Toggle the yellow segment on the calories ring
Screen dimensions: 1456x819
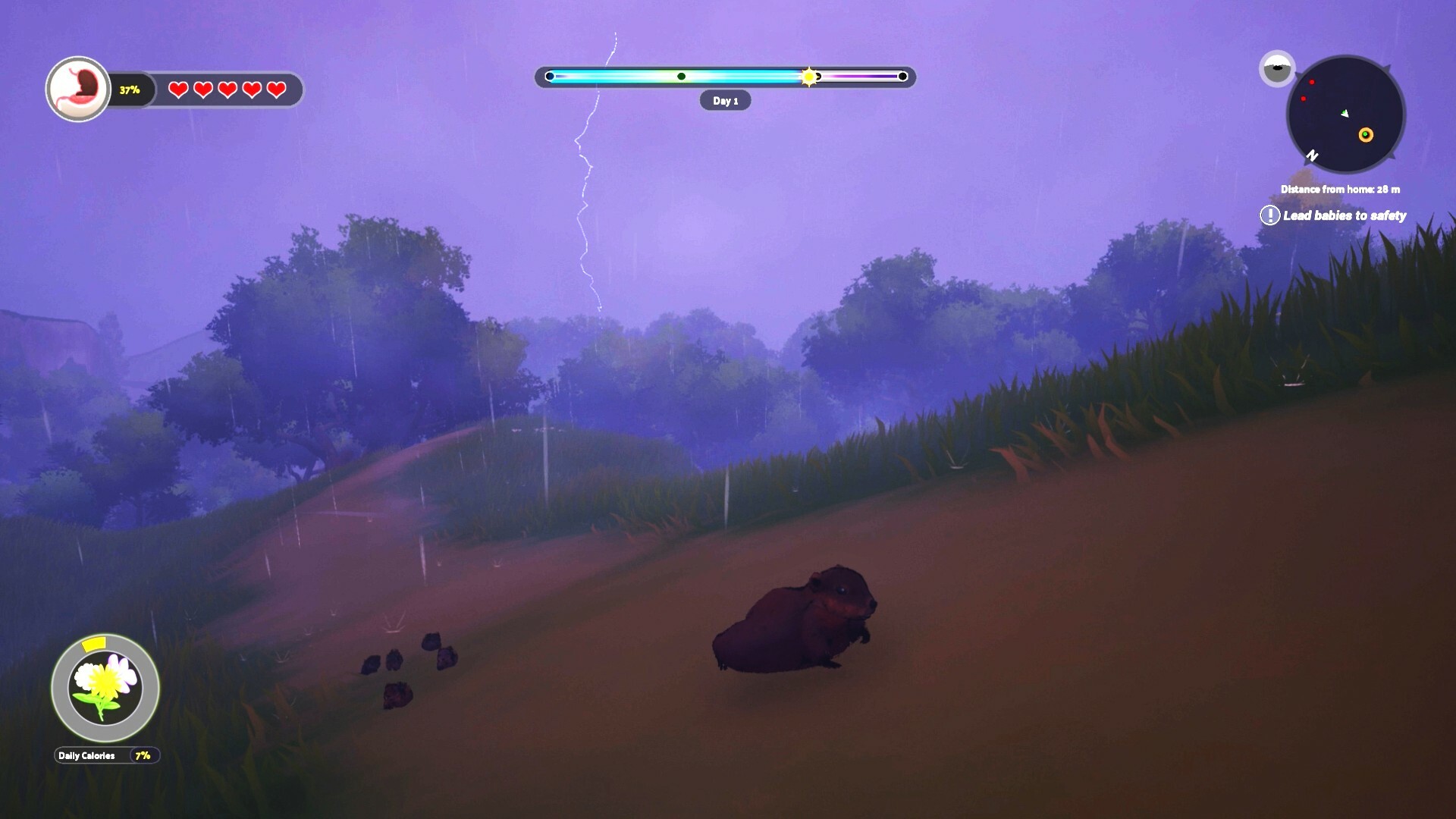pos(94,645)
